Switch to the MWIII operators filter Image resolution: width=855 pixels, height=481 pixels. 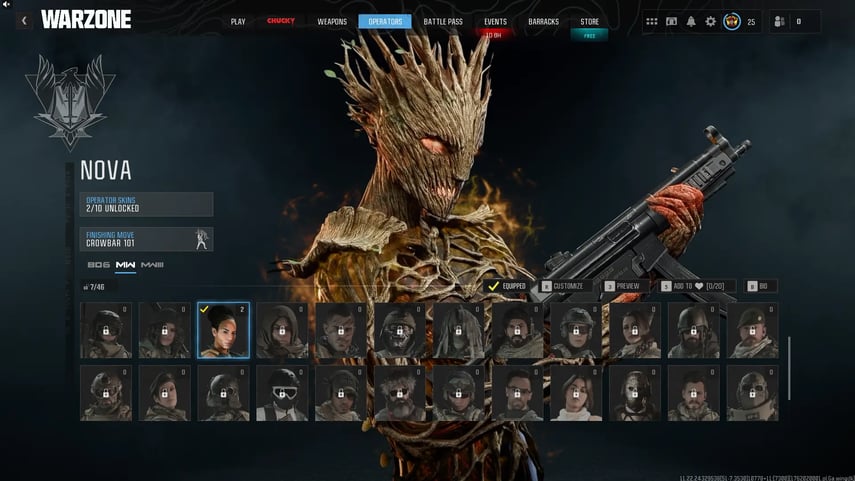152,265
